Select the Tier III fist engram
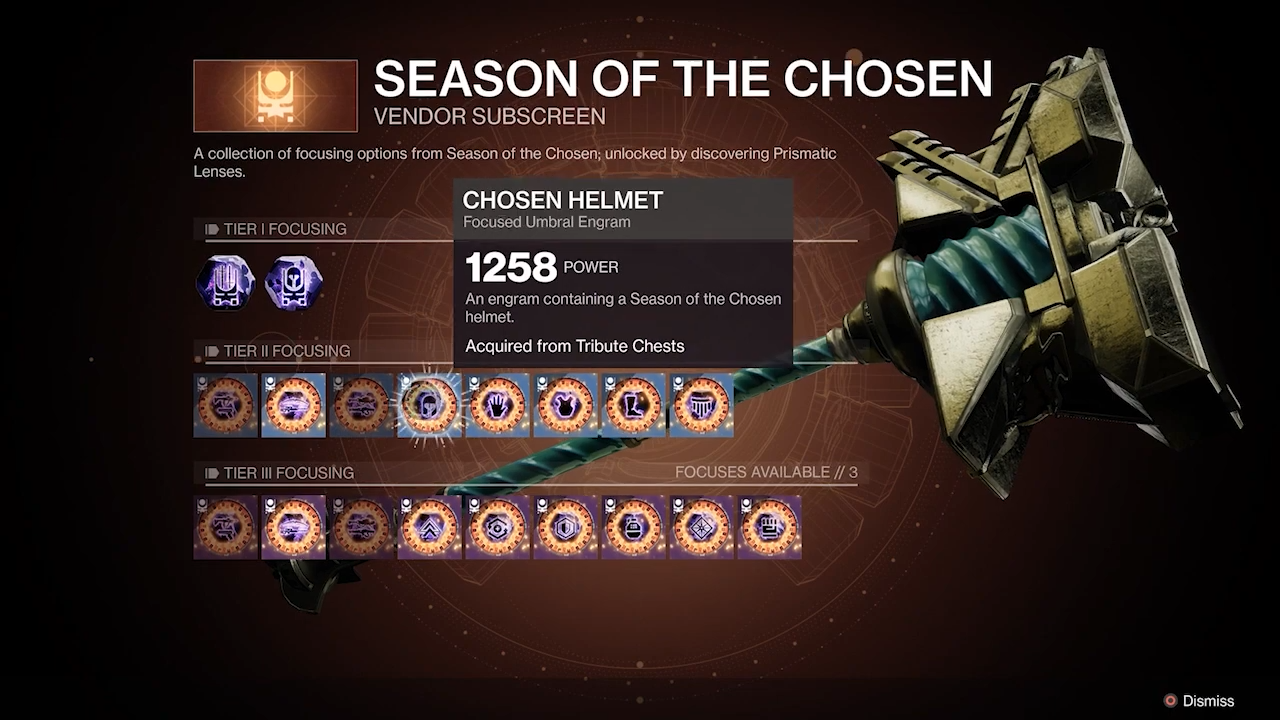Image resolution: width=1280 pixels, height=720 pixels. tap(769, 528)
